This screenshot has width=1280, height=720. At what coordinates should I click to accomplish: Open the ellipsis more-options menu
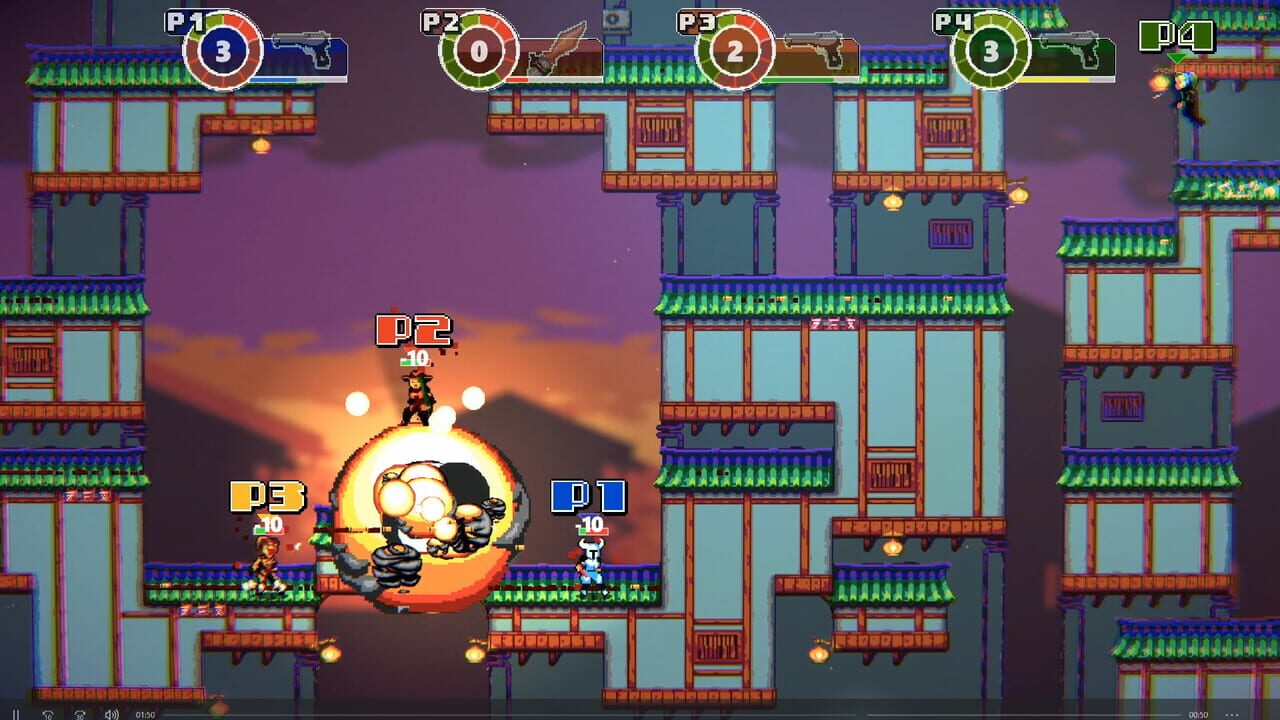pyautogui.click(x=1232, y=714)
